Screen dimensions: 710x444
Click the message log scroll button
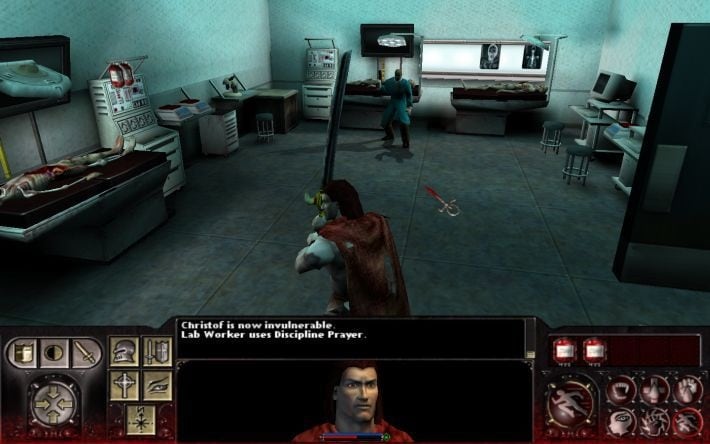[530, 350]
